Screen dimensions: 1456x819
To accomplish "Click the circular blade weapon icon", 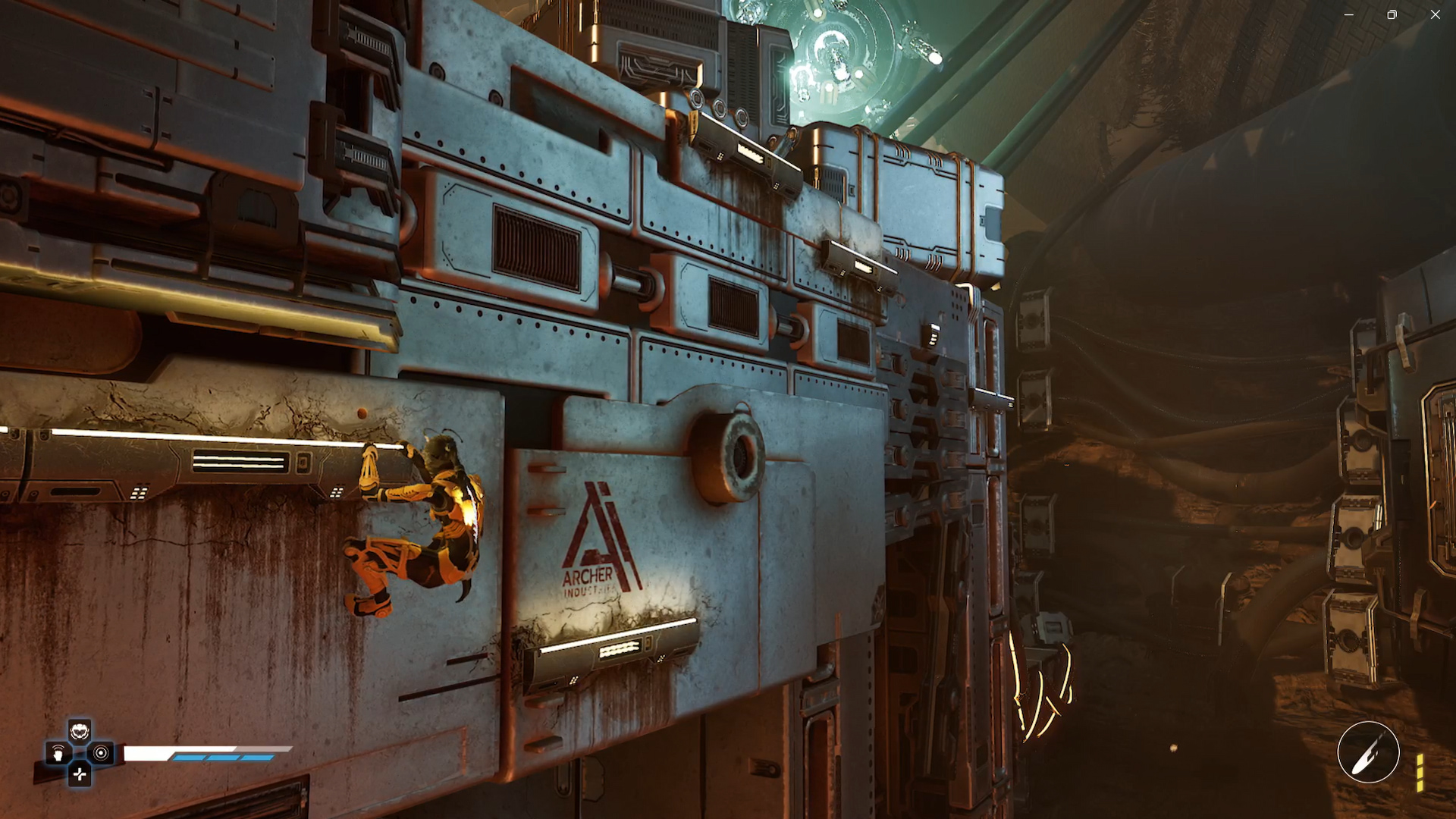I will [x=1368, y=752].
